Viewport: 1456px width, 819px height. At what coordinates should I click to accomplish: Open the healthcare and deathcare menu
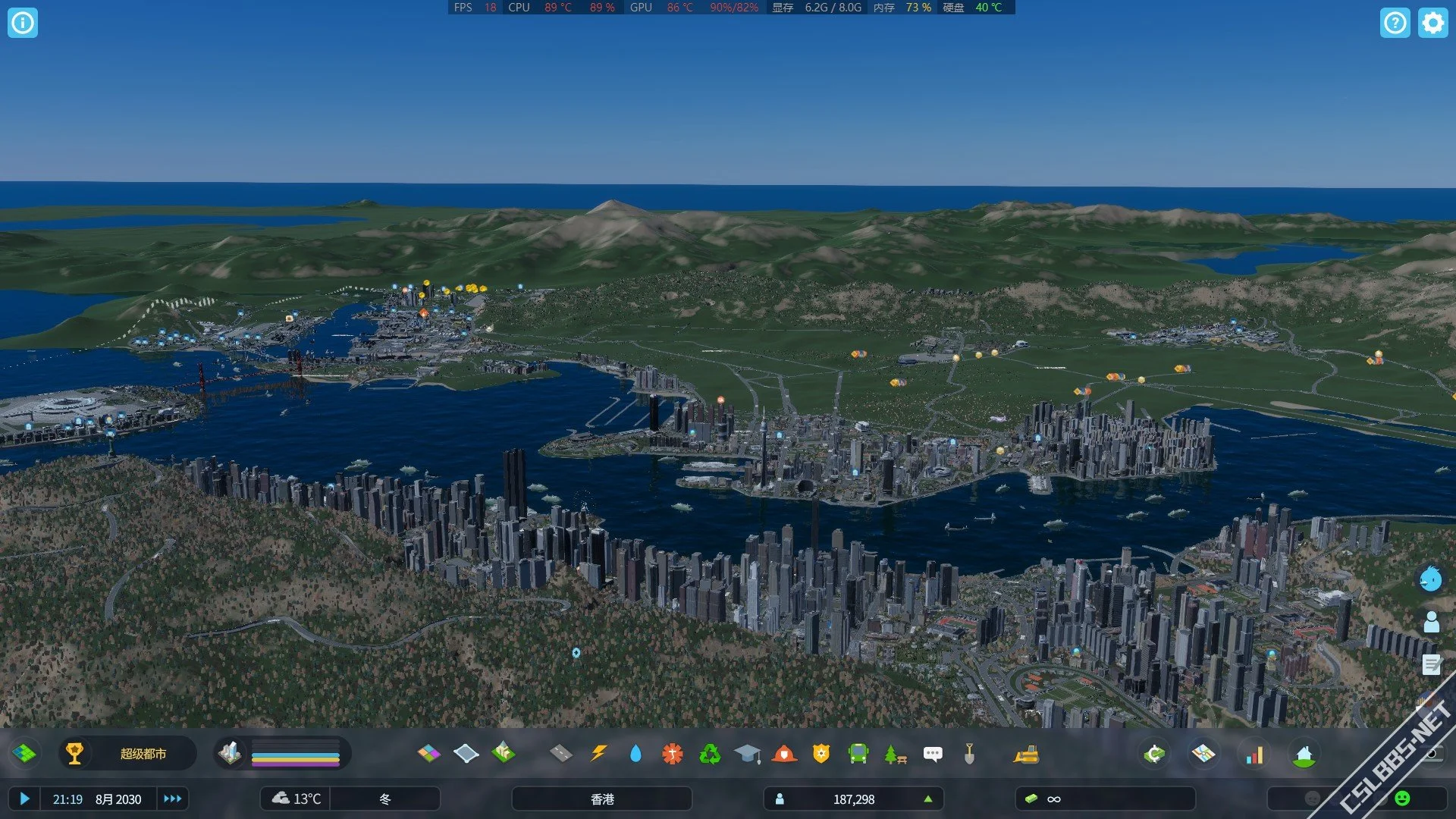[673, 754]
